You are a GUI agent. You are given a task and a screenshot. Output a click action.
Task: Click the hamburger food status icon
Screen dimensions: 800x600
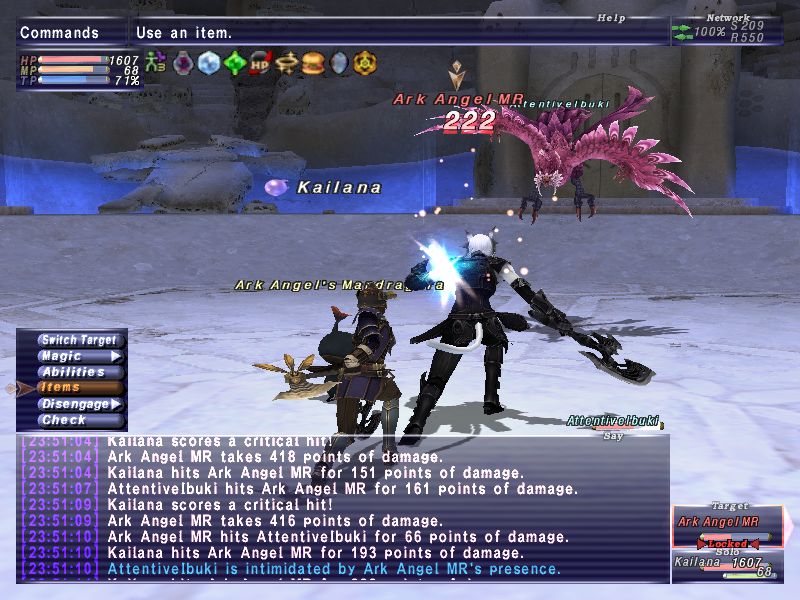[x=313, y=64]
